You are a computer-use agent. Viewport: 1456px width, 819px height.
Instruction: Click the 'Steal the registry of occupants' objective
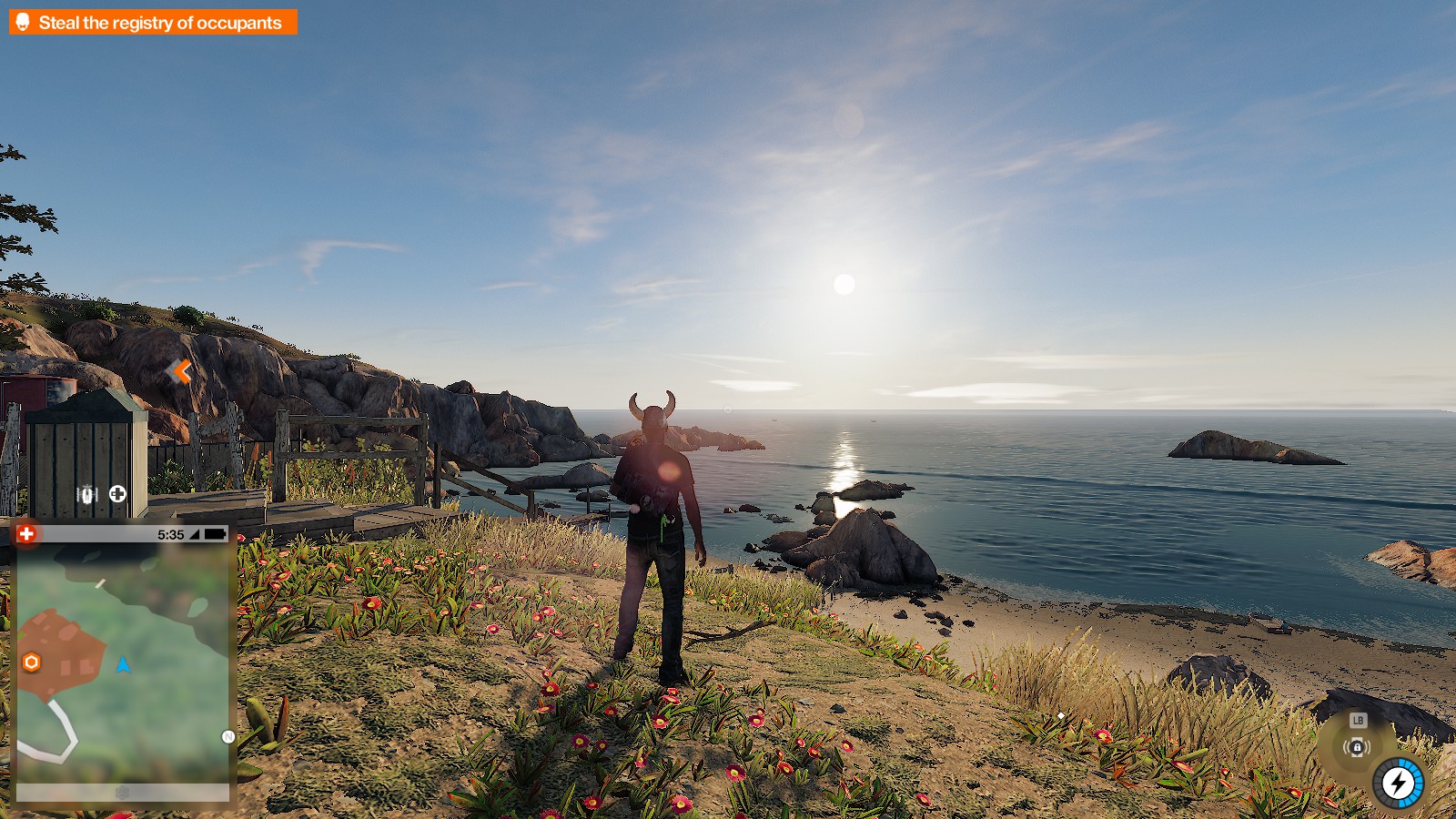point(153,23)
